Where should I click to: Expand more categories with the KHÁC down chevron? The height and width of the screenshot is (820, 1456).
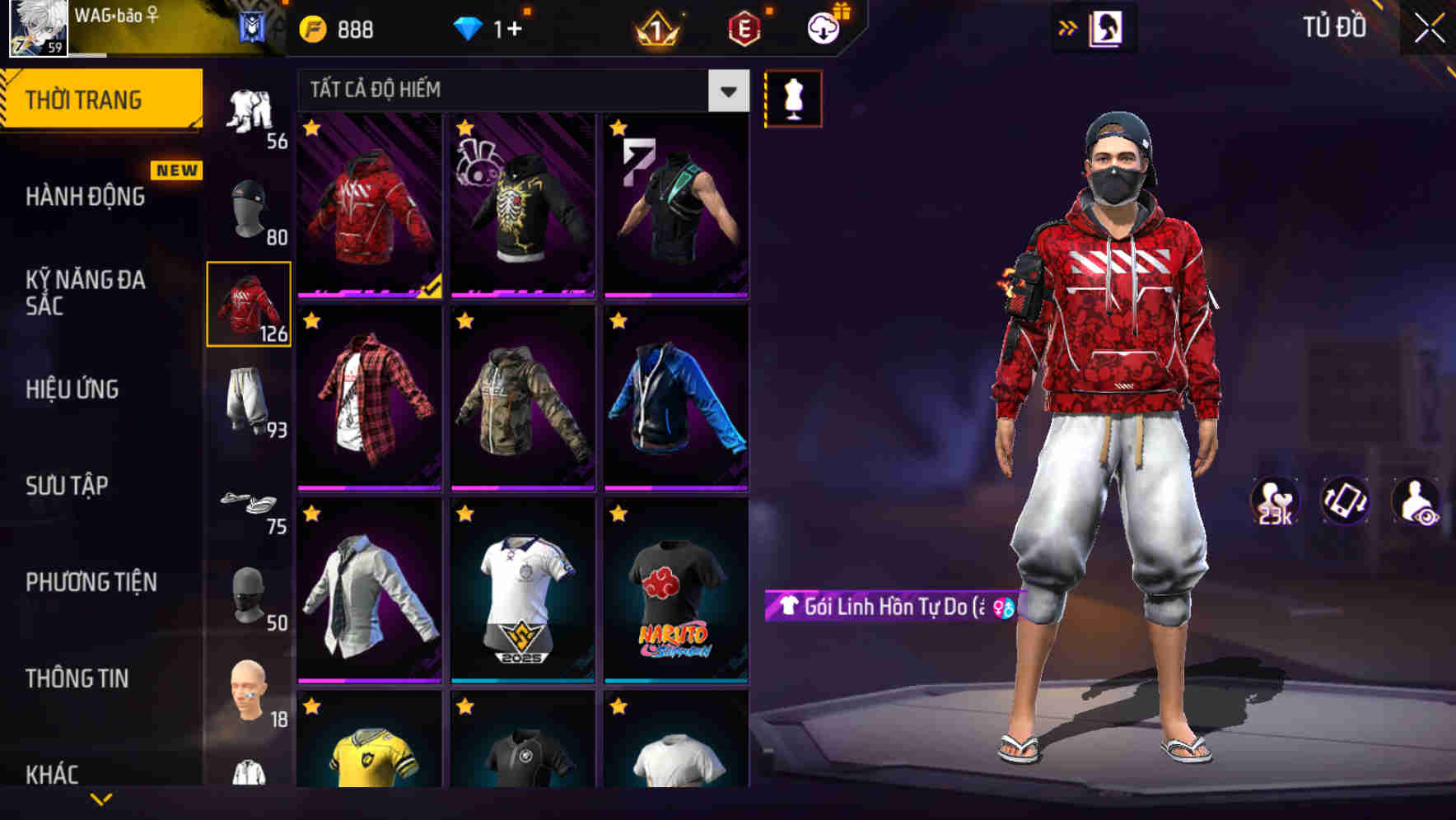(100, 798)
